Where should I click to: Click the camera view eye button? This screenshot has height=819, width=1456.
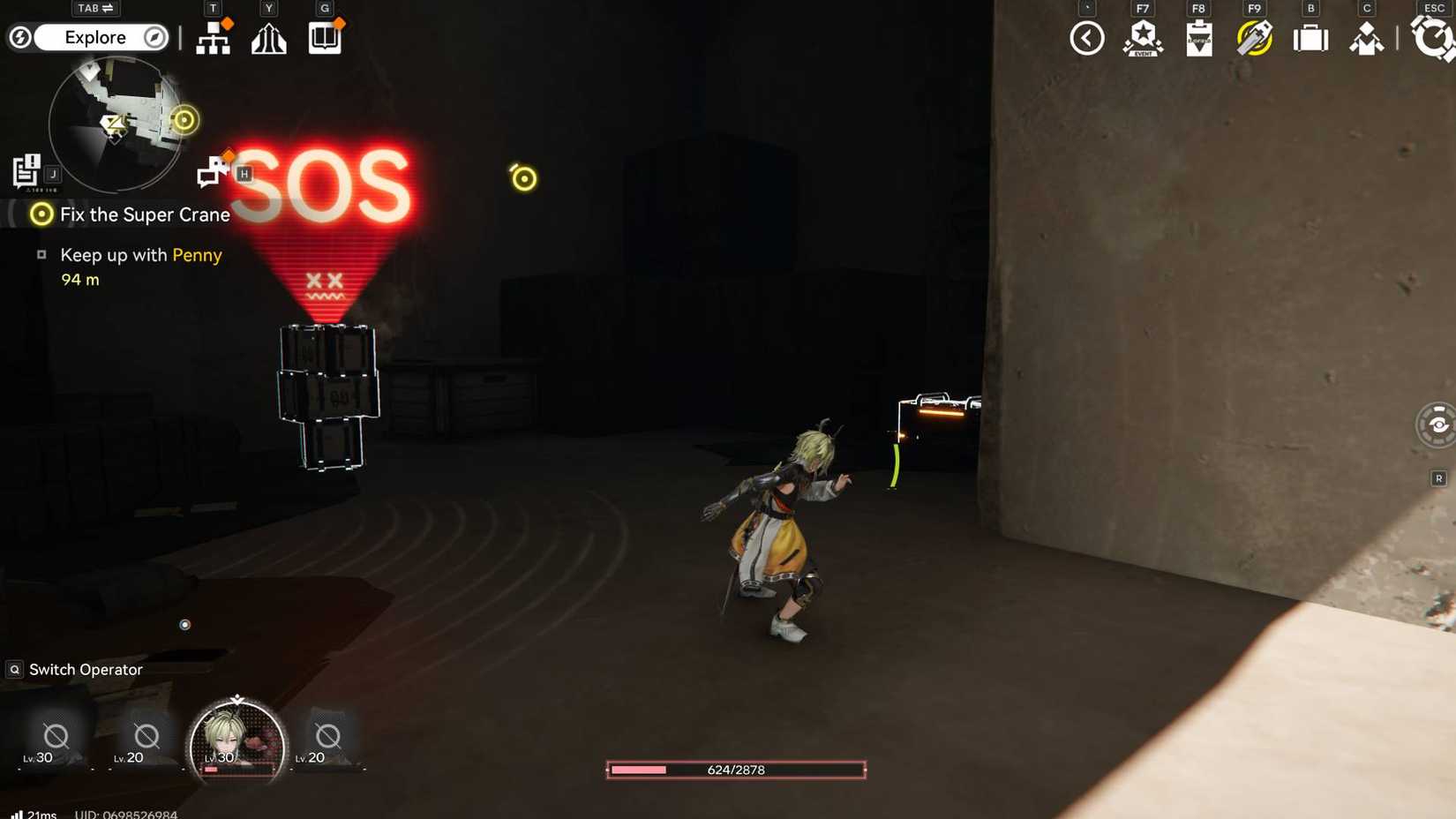coord(1437,425)
